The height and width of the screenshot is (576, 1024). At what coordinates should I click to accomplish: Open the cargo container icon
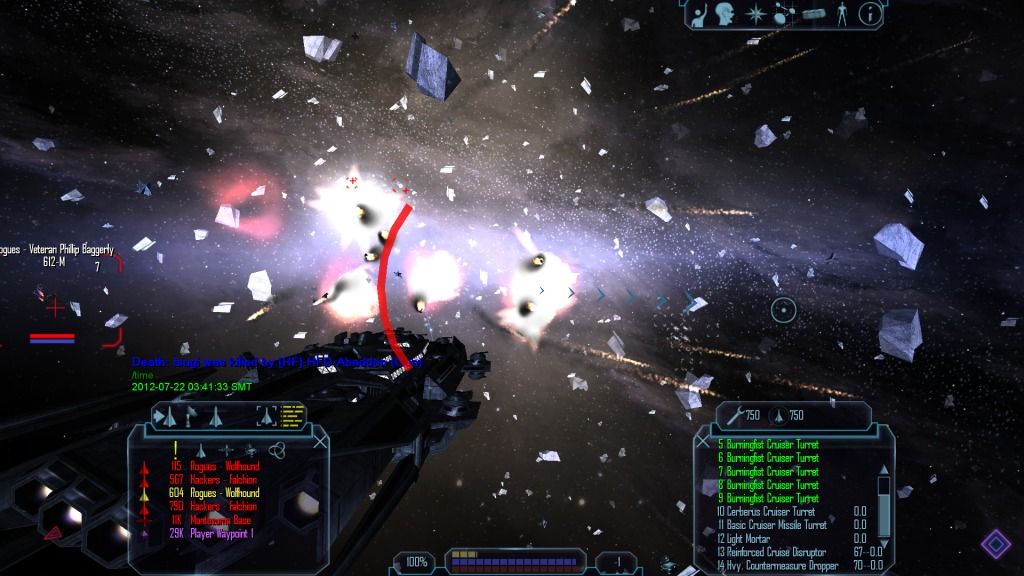click(813, 14)
